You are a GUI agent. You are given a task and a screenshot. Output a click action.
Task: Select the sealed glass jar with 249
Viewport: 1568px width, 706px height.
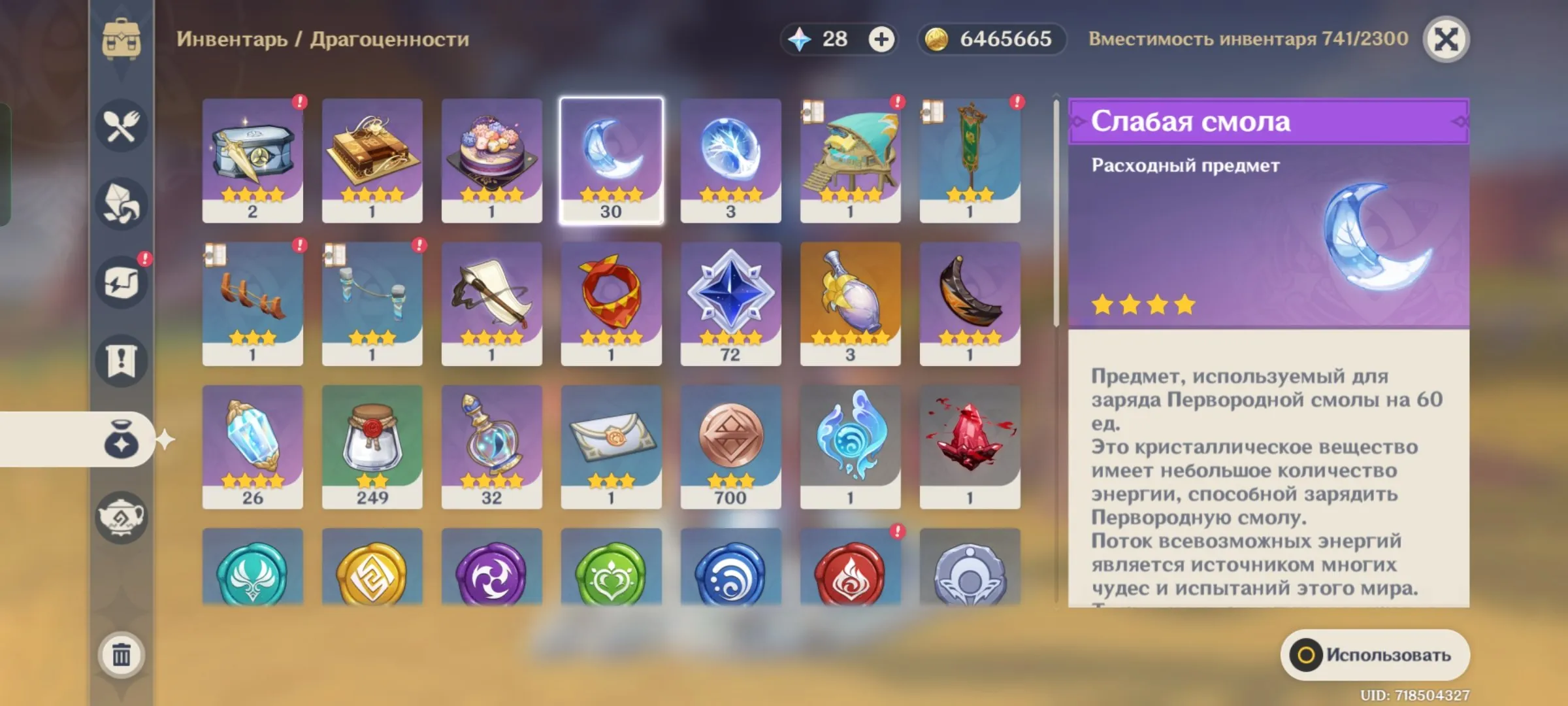coord(372,446)
